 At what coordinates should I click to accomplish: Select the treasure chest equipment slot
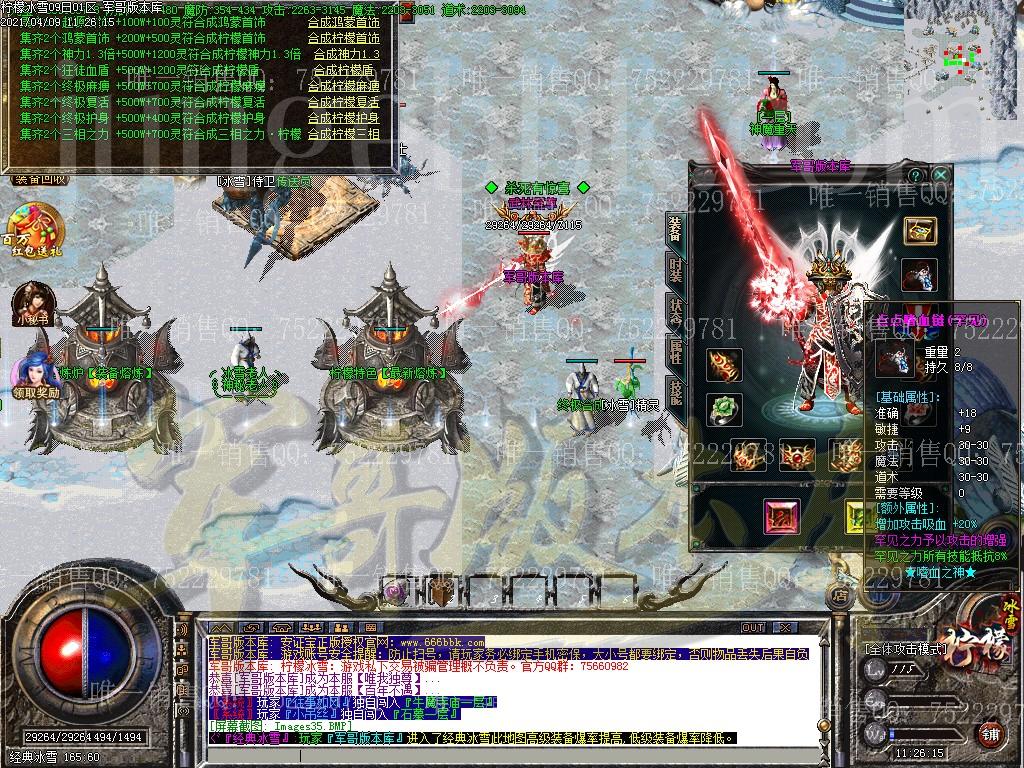(920, 231)
